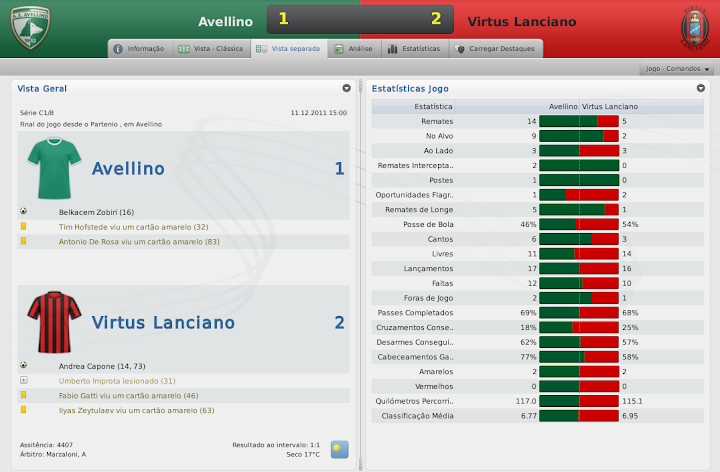View Tim Hofstede yellow card event
720x472 pixels.
pyautogui.click(x=133, y=227)
